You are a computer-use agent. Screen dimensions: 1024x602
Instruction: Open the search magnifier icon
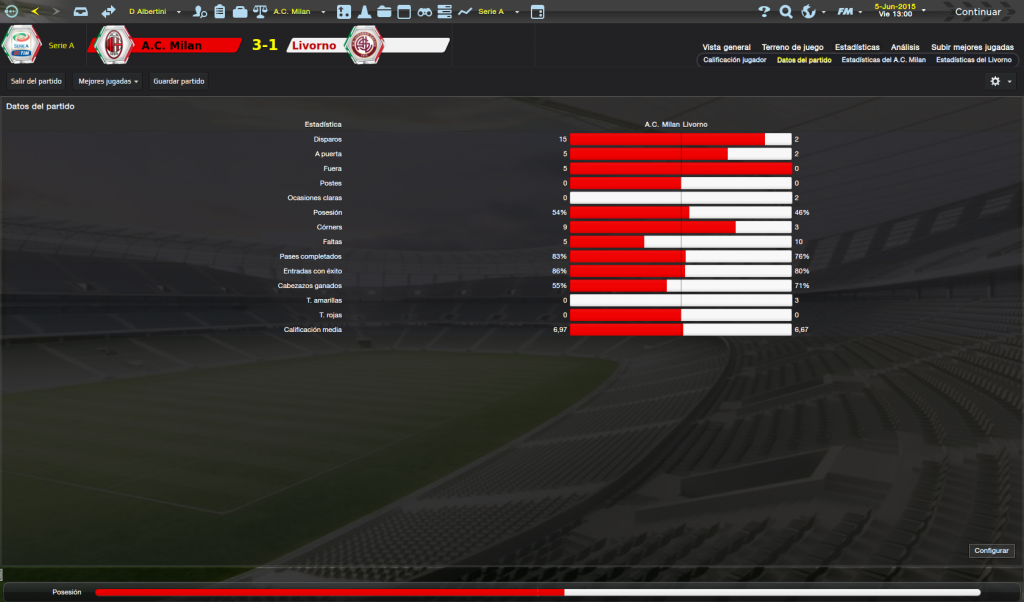pyautogui.click(x=786, y=12)
